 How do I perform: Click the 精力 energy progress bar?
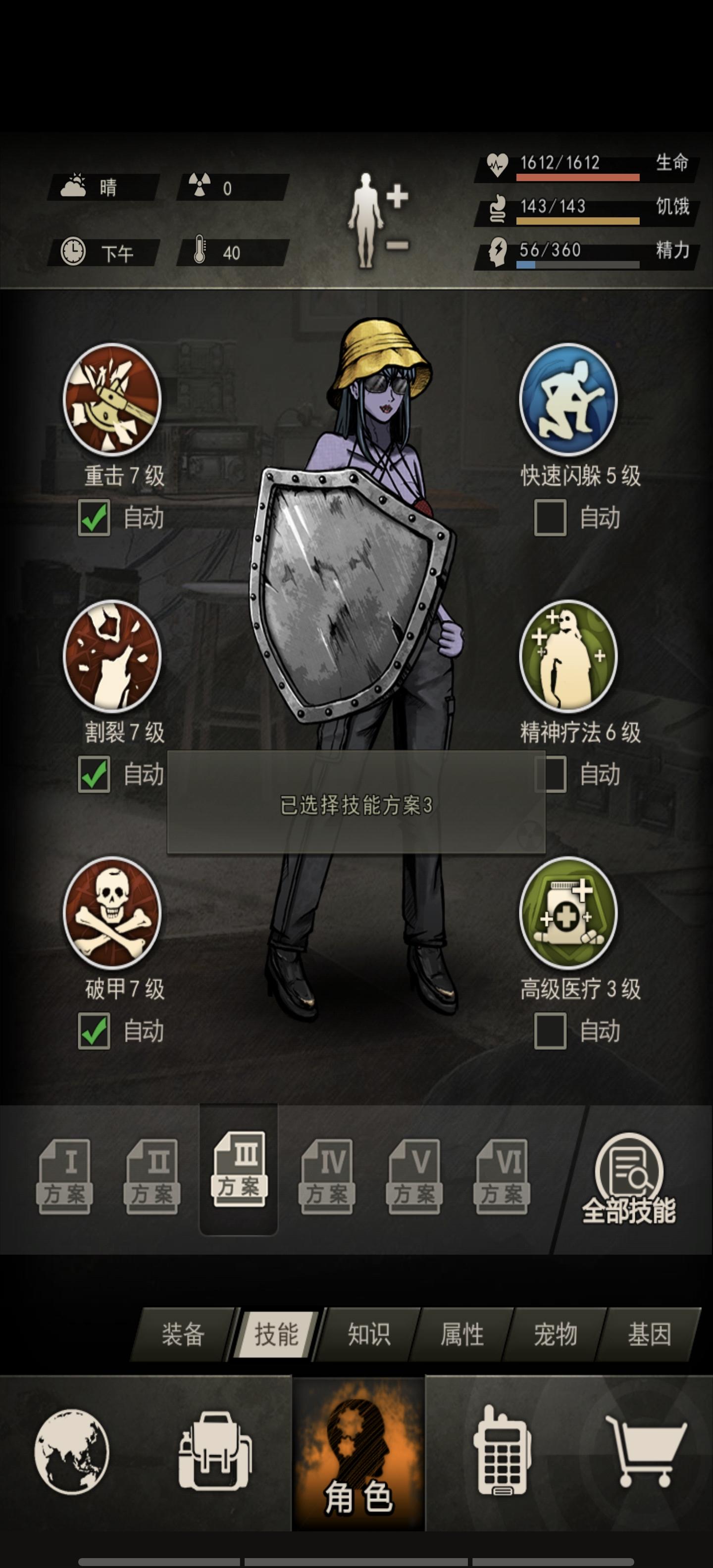click(x=578, y=265)
